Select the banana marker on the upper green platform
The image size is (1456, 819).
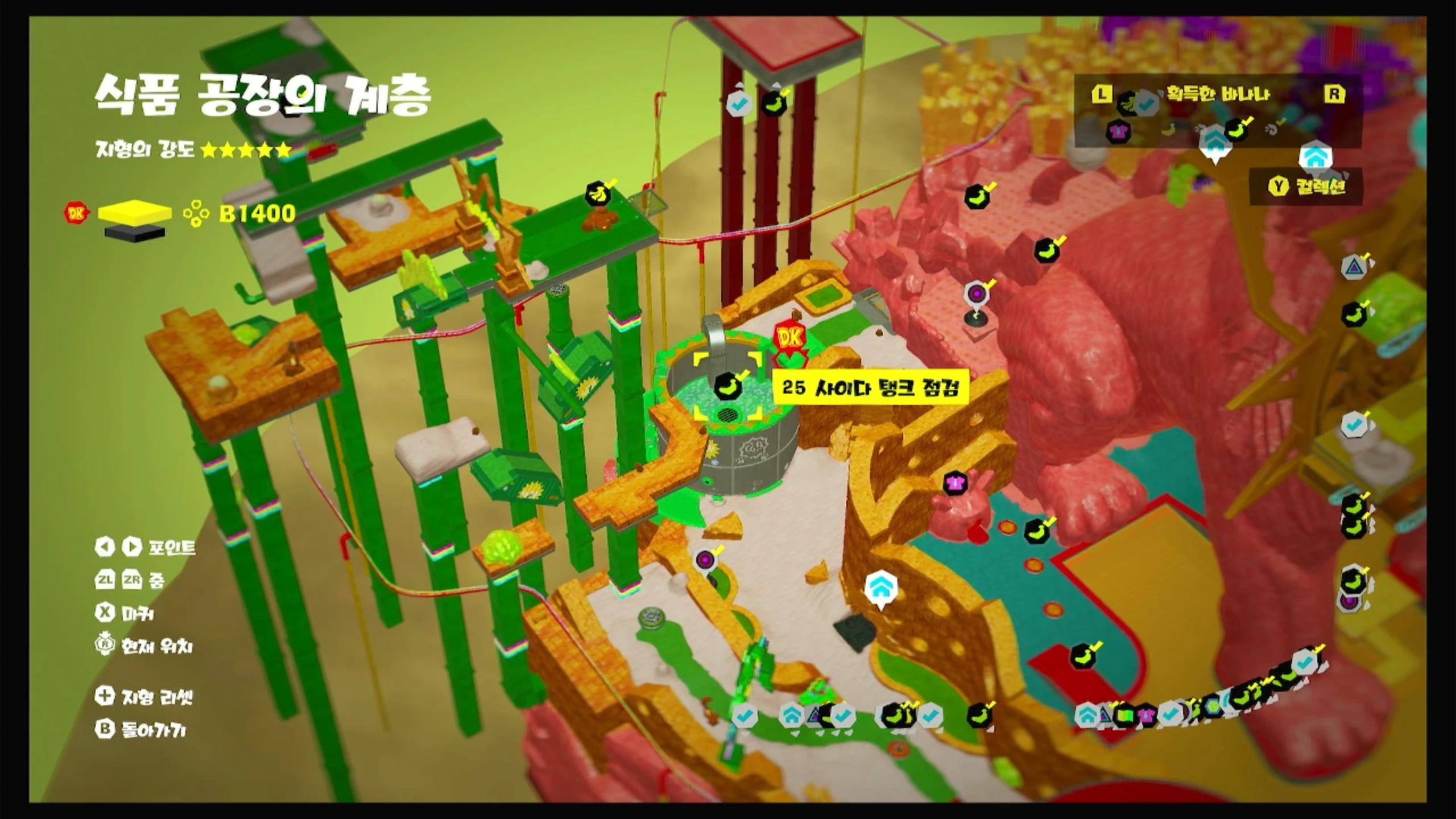[598, 195]
